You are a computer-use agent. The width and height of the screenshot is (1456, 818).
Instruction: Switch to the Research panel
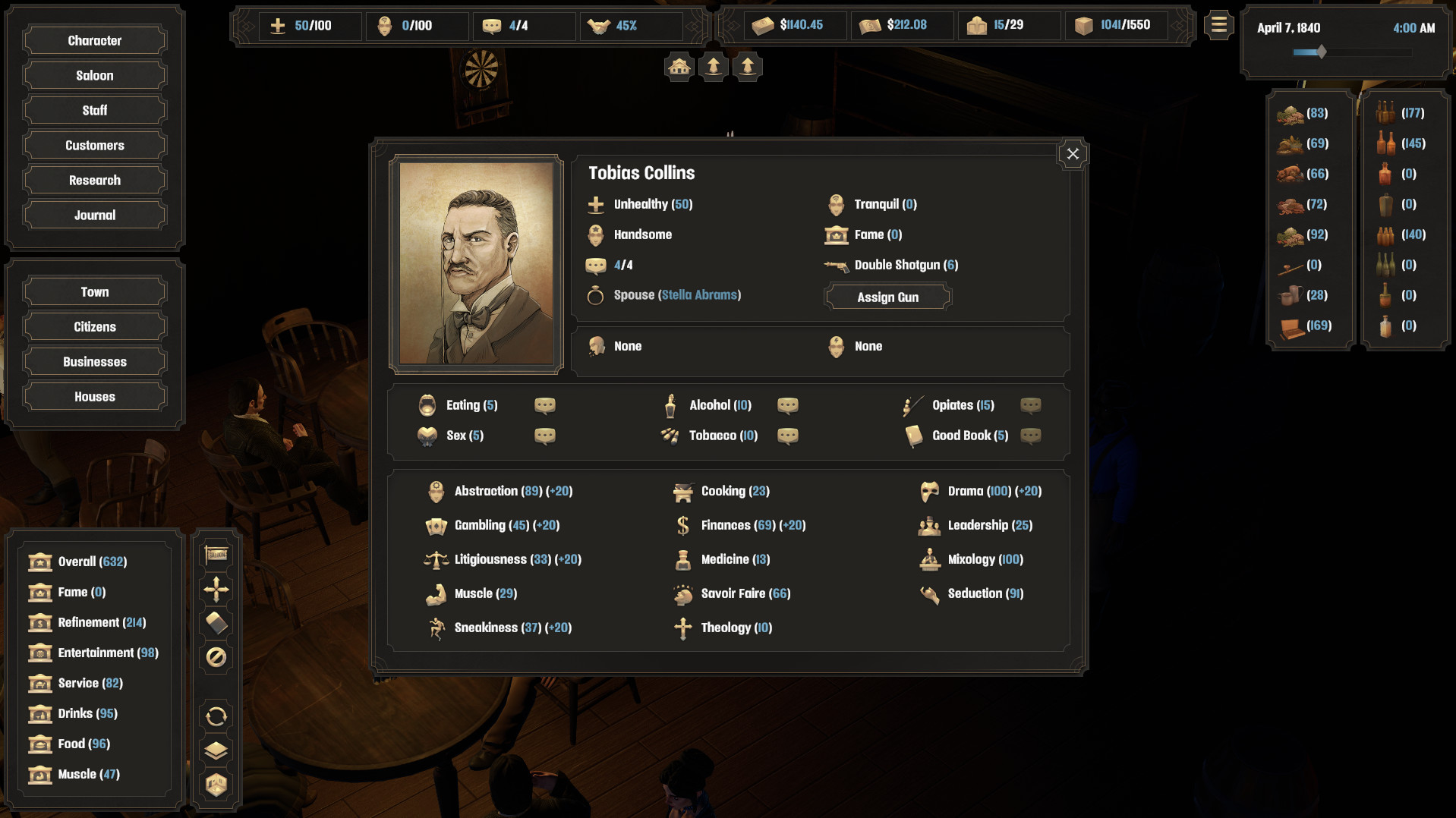93,180
